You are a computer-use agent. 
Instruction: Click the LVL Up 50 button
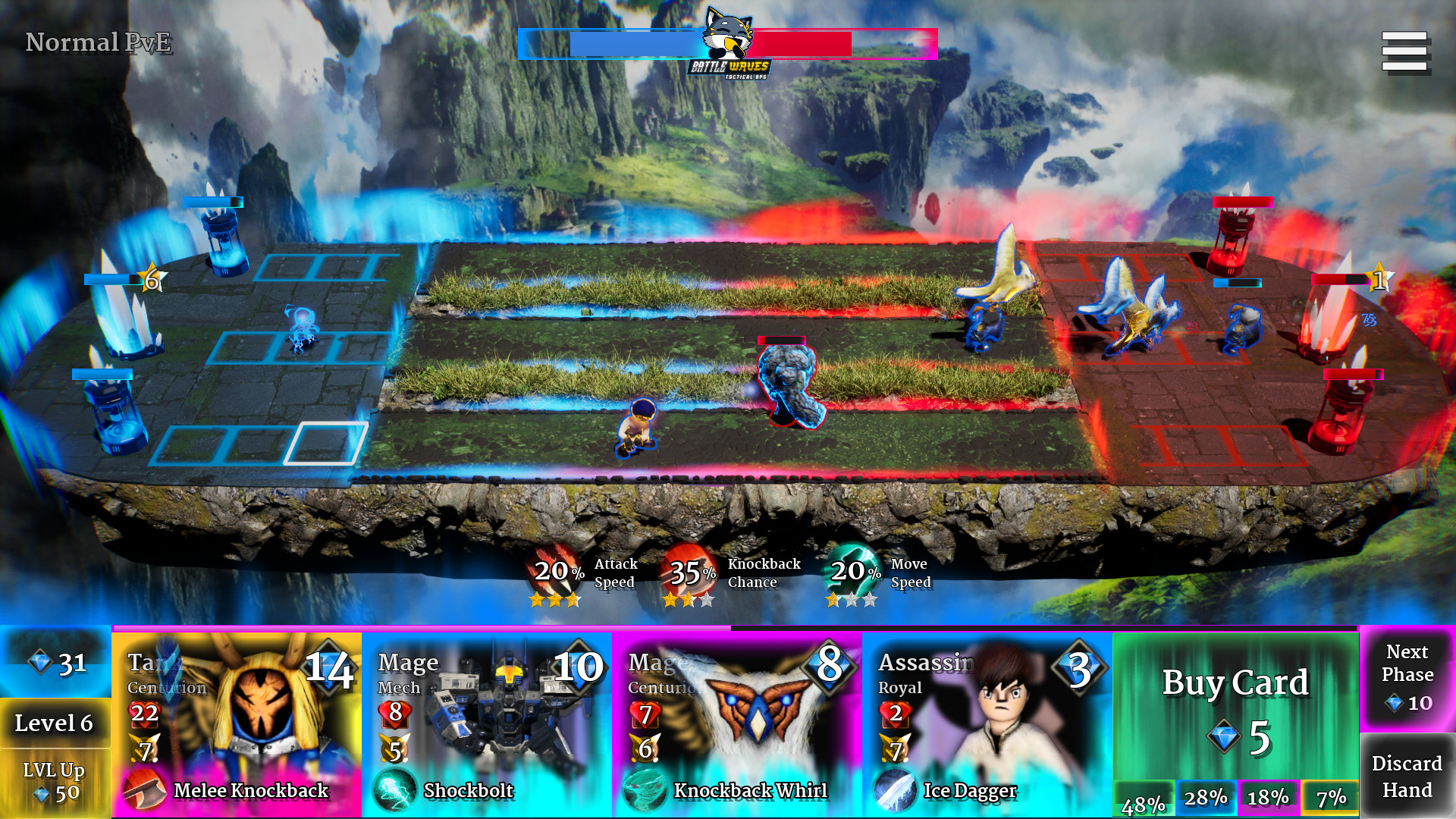click(53, 783)
